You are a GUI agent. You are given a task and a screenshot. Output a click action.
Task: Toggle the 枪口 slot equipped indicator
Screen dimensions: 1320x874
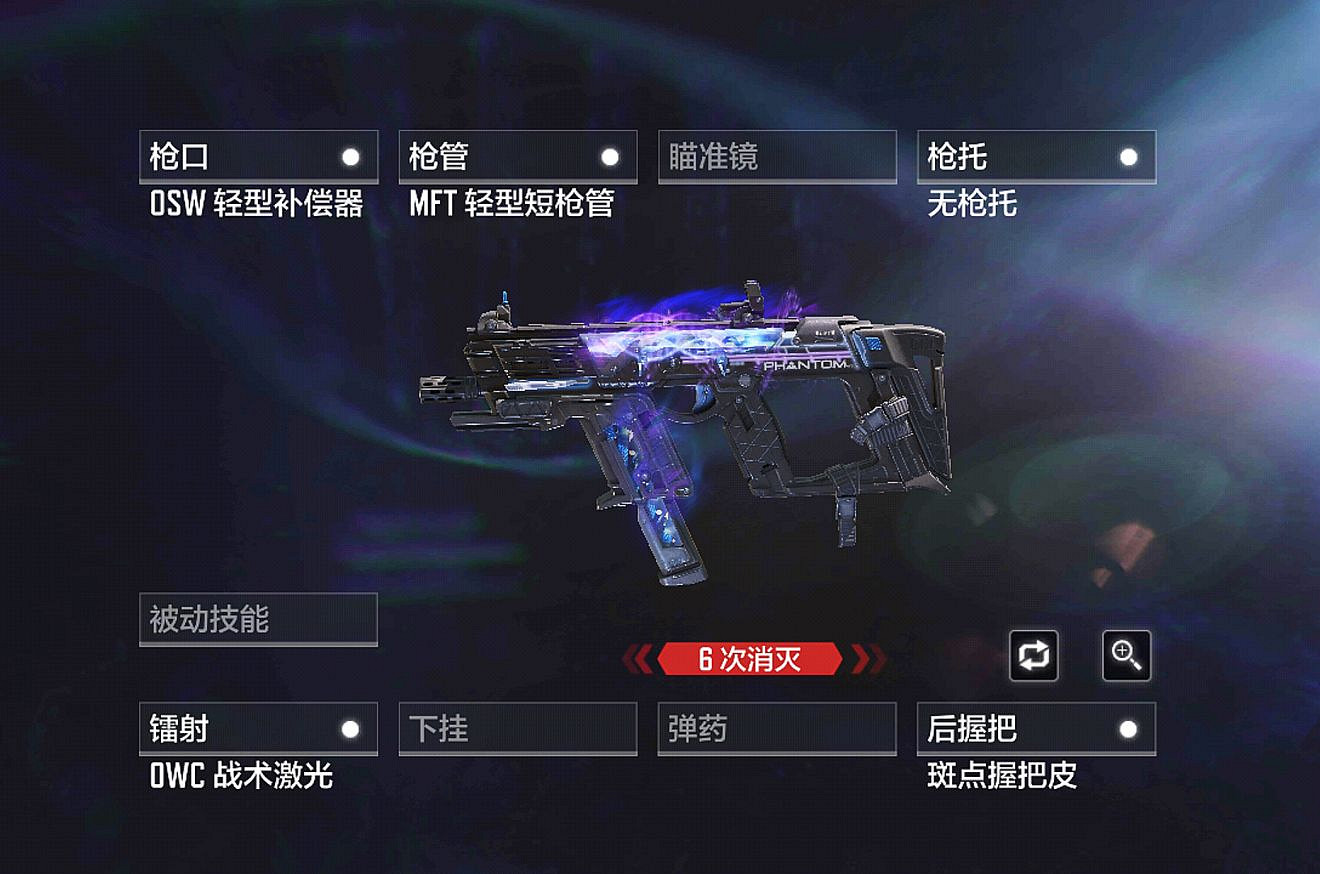coord(349,156)
